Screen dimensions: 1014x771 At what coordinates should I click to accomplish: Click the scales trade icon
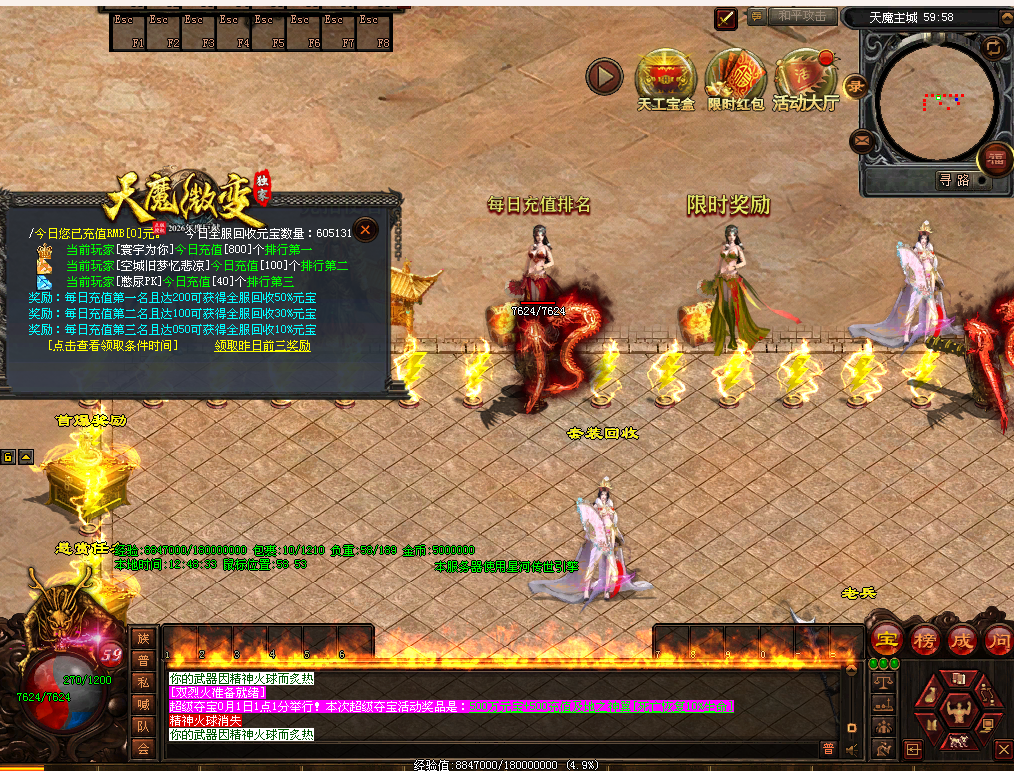point(884,682)
